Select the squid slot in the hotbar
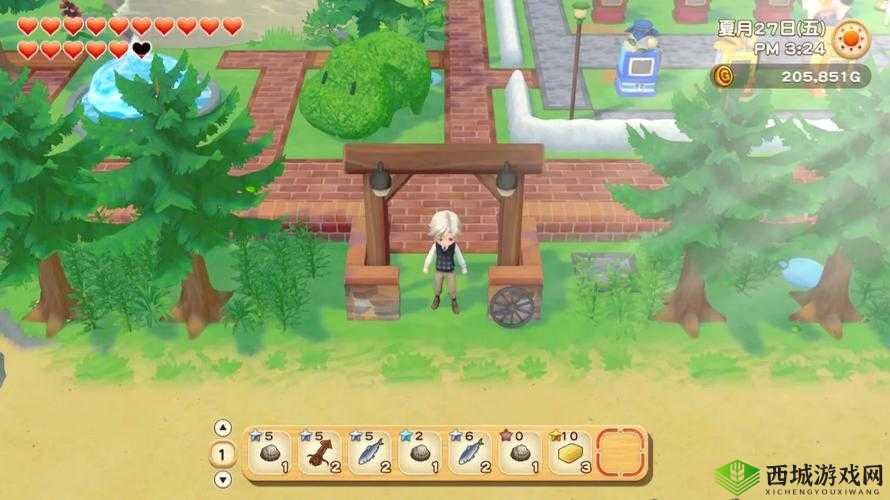 [x=320, y=453]
